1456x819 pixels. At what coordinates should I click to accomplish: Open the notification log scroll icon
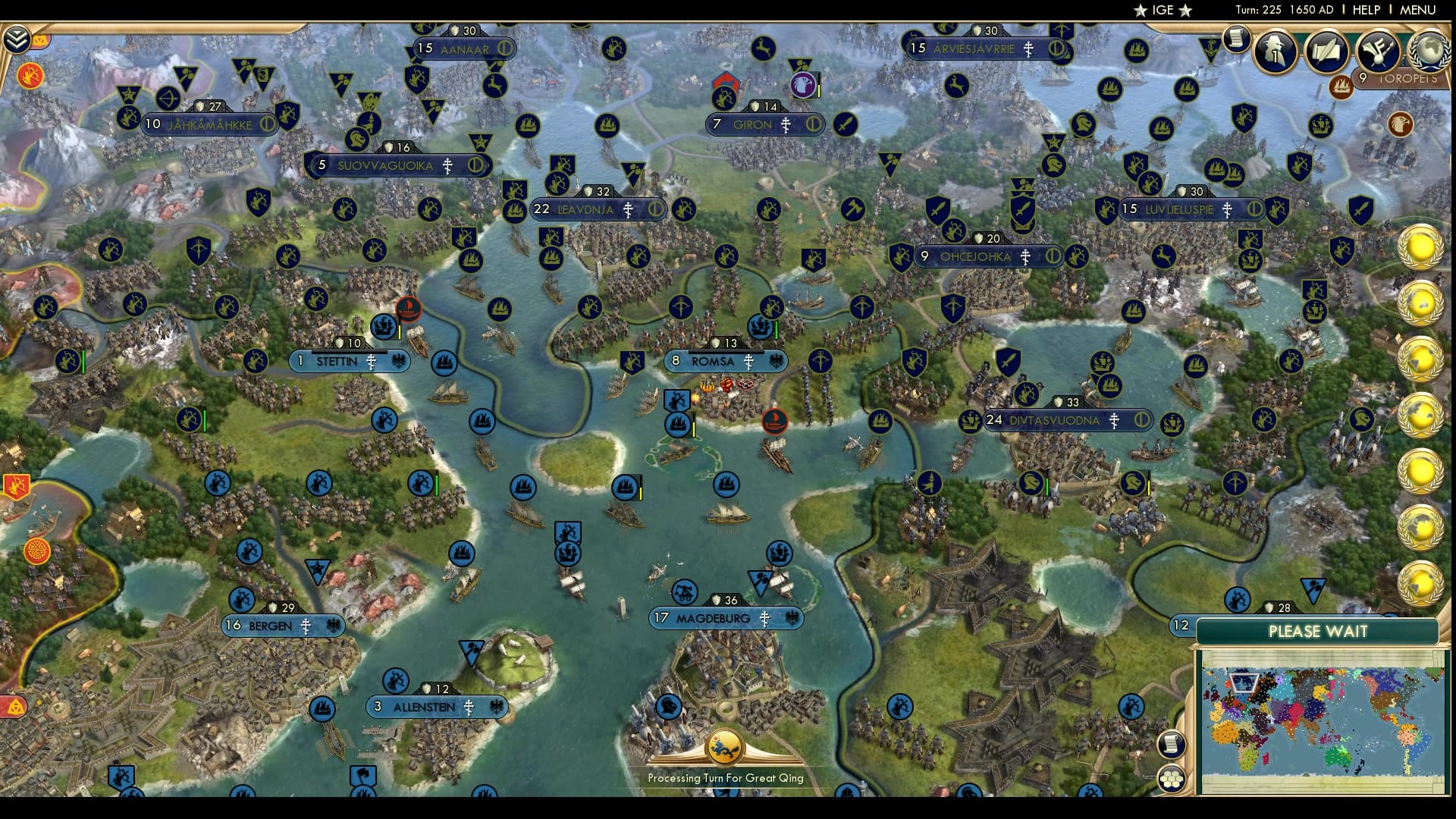pos(1237,39)
